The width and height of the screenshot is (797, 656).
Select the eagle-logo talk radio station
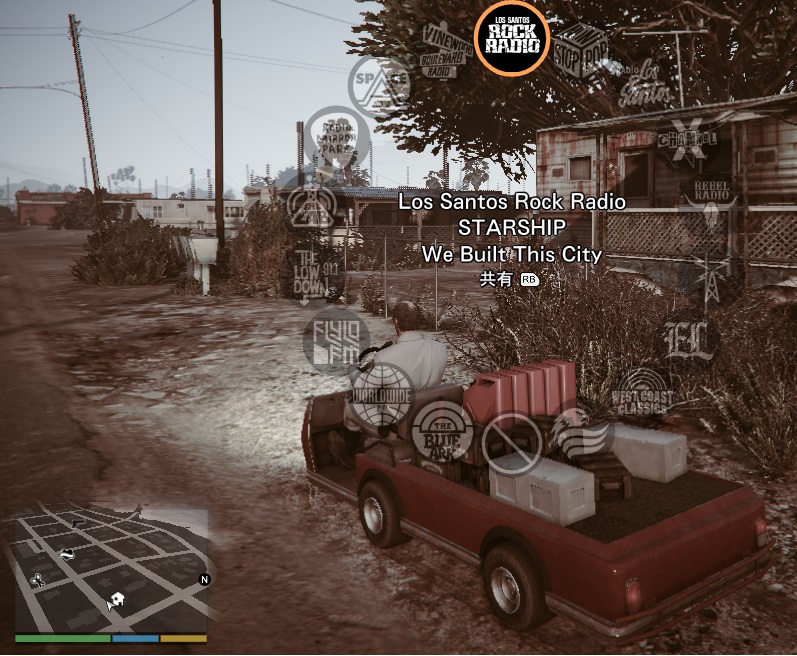(x=581, y=436)
